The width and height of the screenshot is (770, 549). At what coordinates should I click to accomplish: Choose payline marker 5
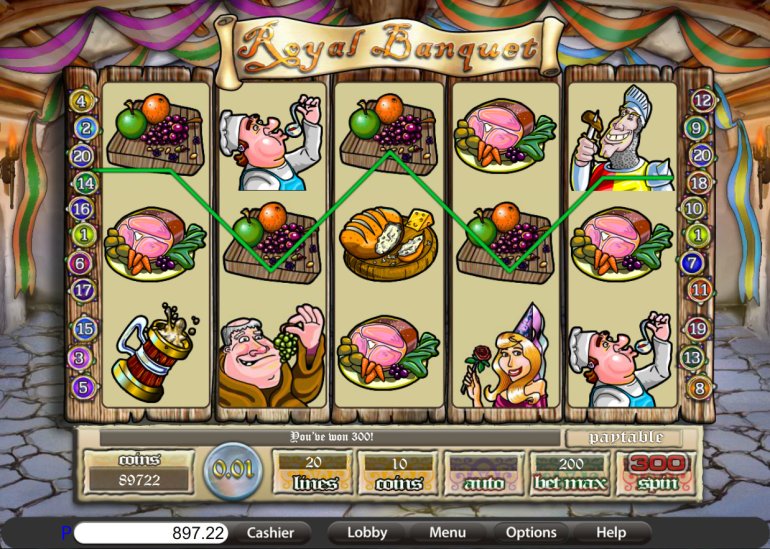[x=83, y=386]
